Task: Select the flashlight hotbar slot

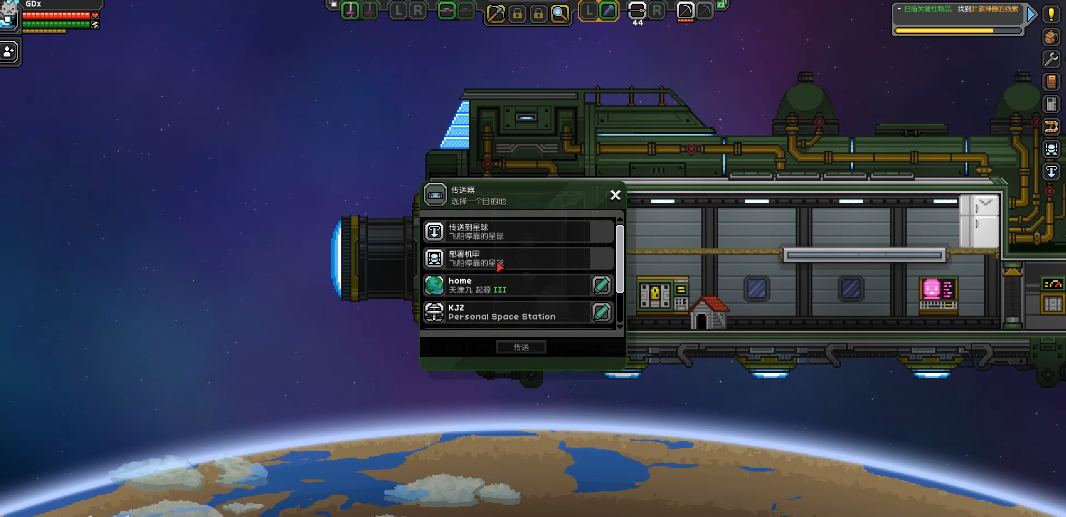Action: (607, 11)
